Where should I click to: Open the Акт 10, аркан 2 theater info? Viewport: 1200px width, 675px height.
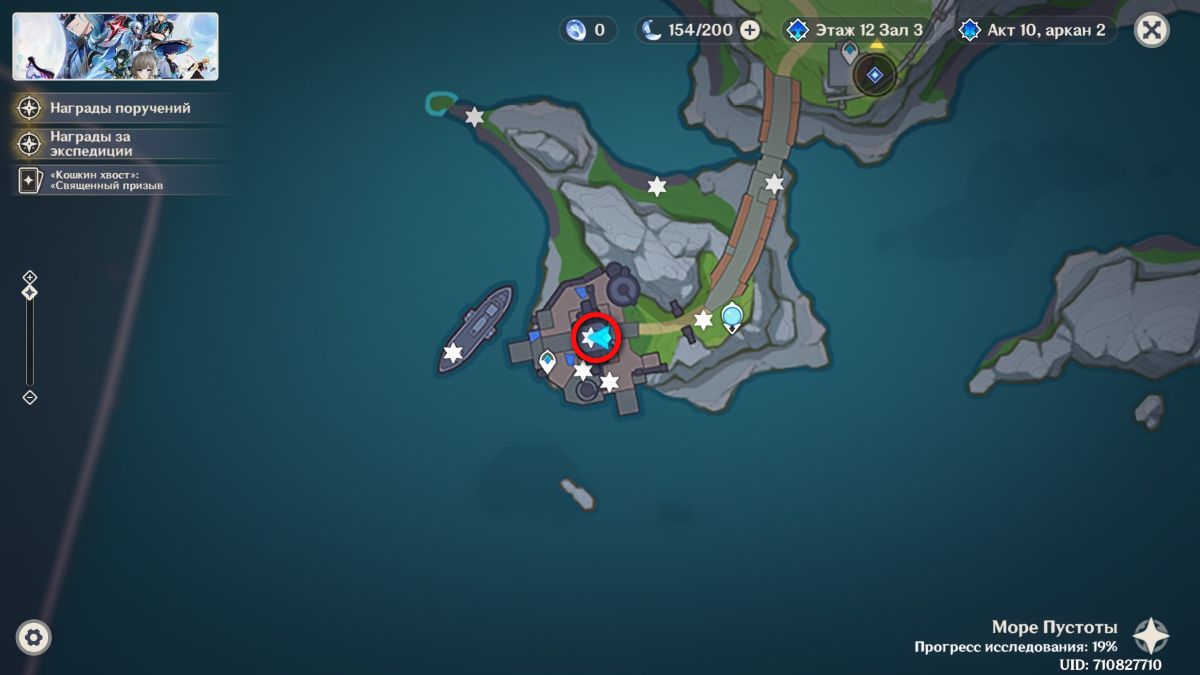1034,30
